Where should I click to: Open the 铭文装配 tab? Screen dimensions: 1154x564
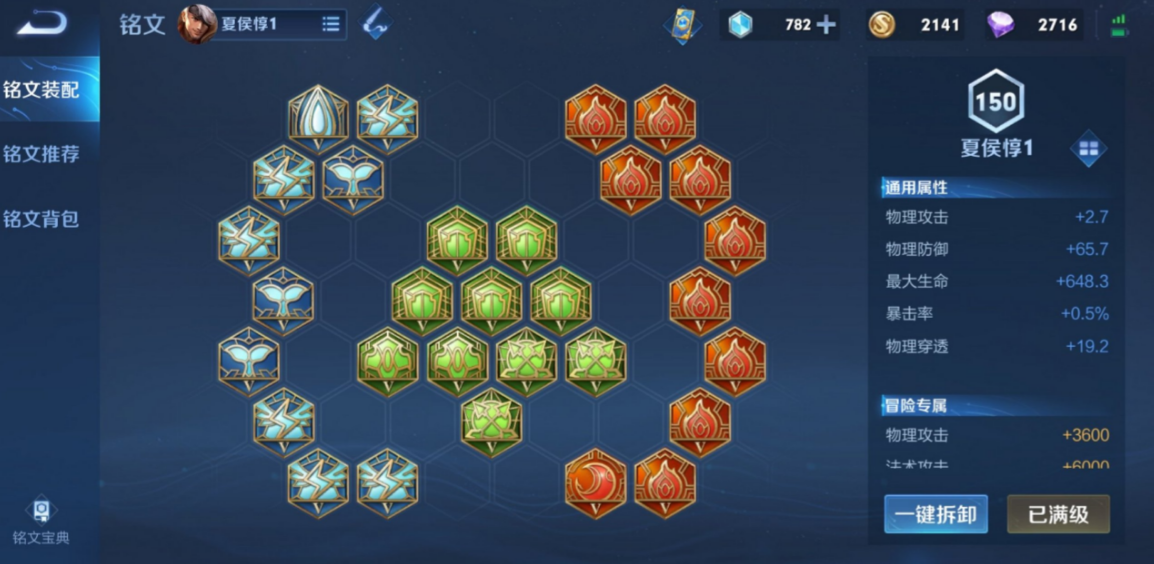point(42,90)
